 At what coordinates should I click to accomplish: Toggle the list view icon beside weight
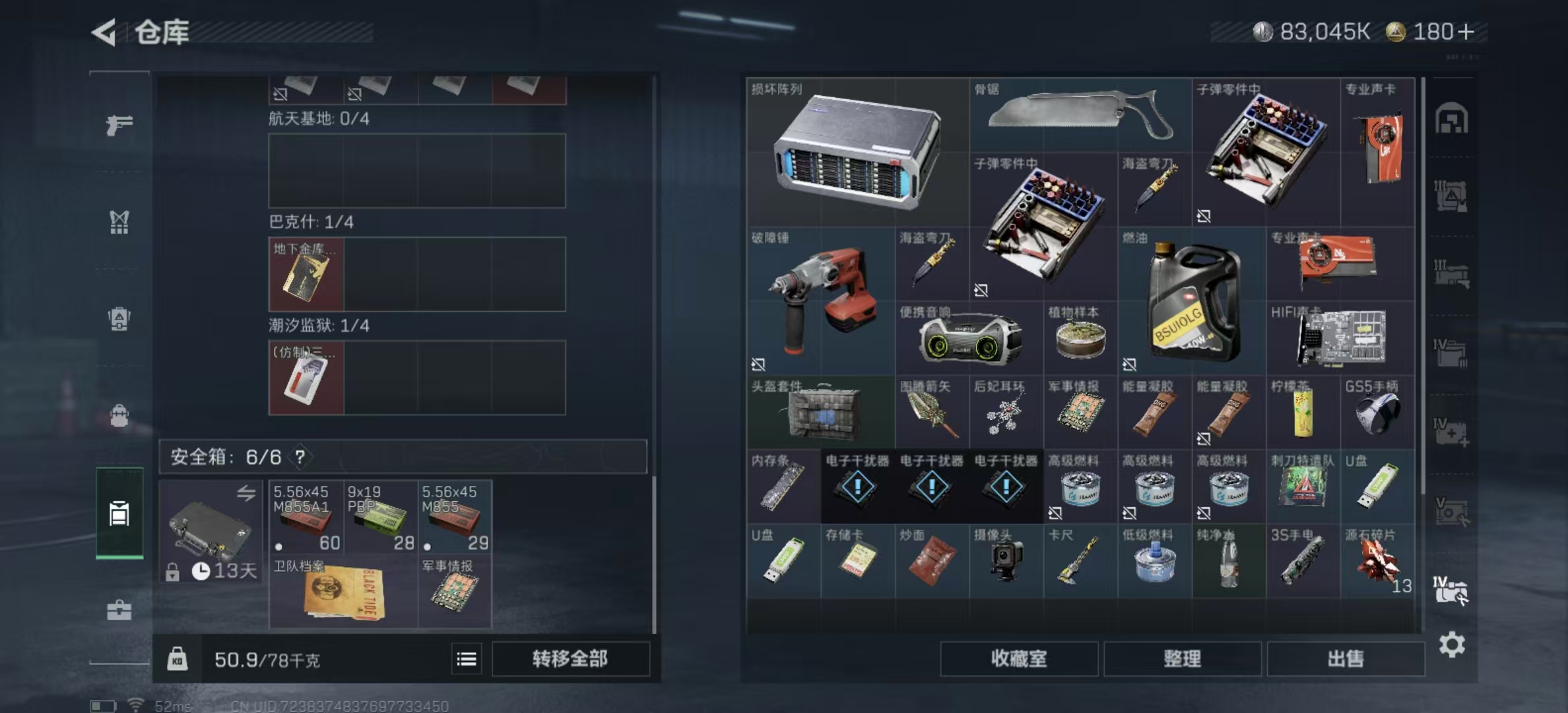(x=467, y=659)
